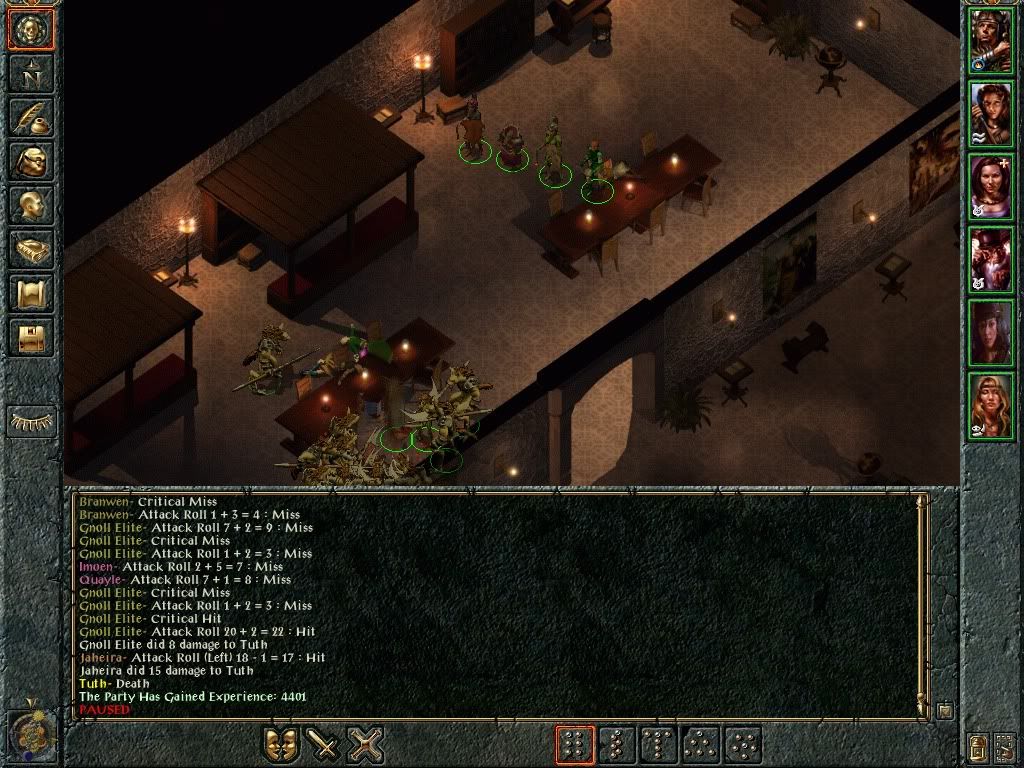This screenshot has width=1024, height=768.
Task: Open game options via the floppy disk icon
Action: point(31,337)
